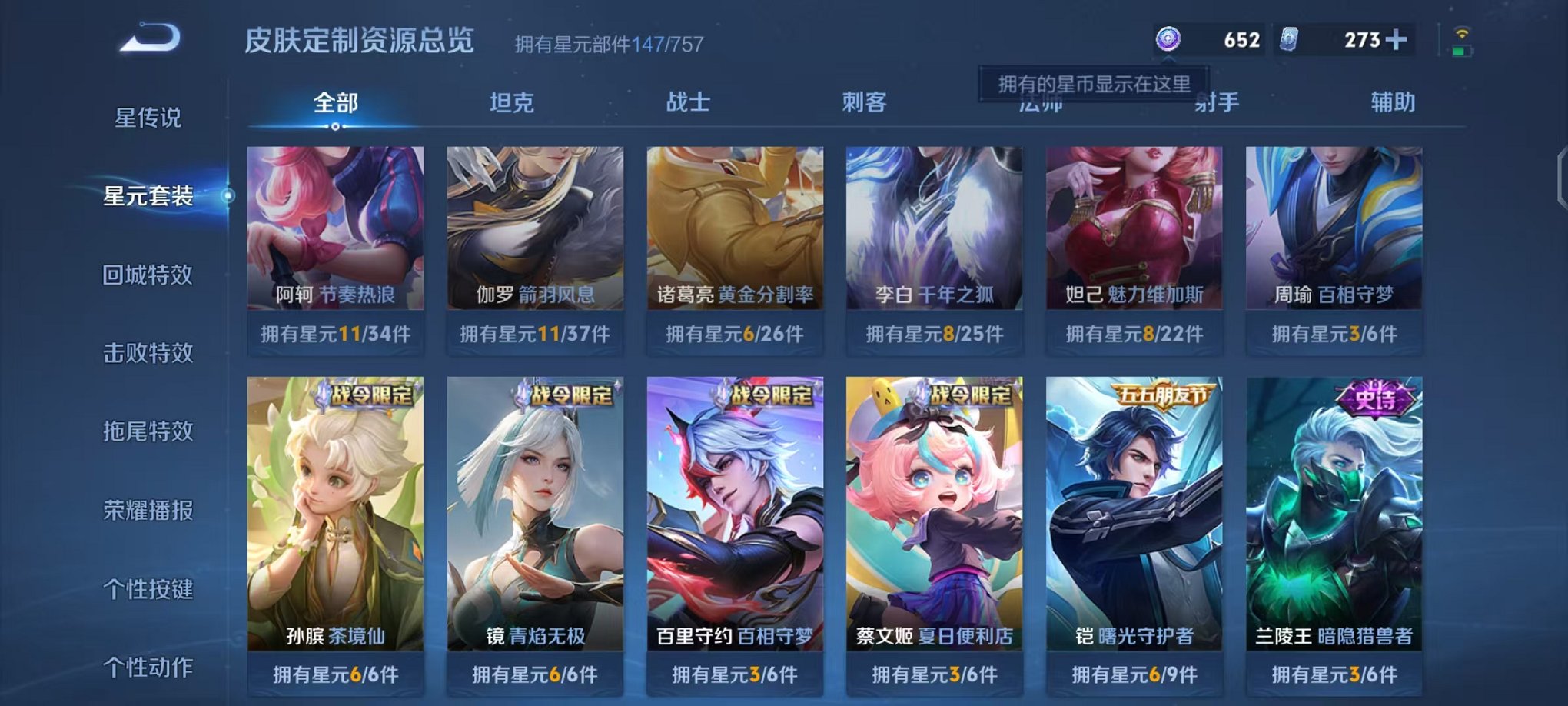Screen dimensions: 1568x706
Task: Open the 辅助 category tab
Action: click(x=1389, y=102)
